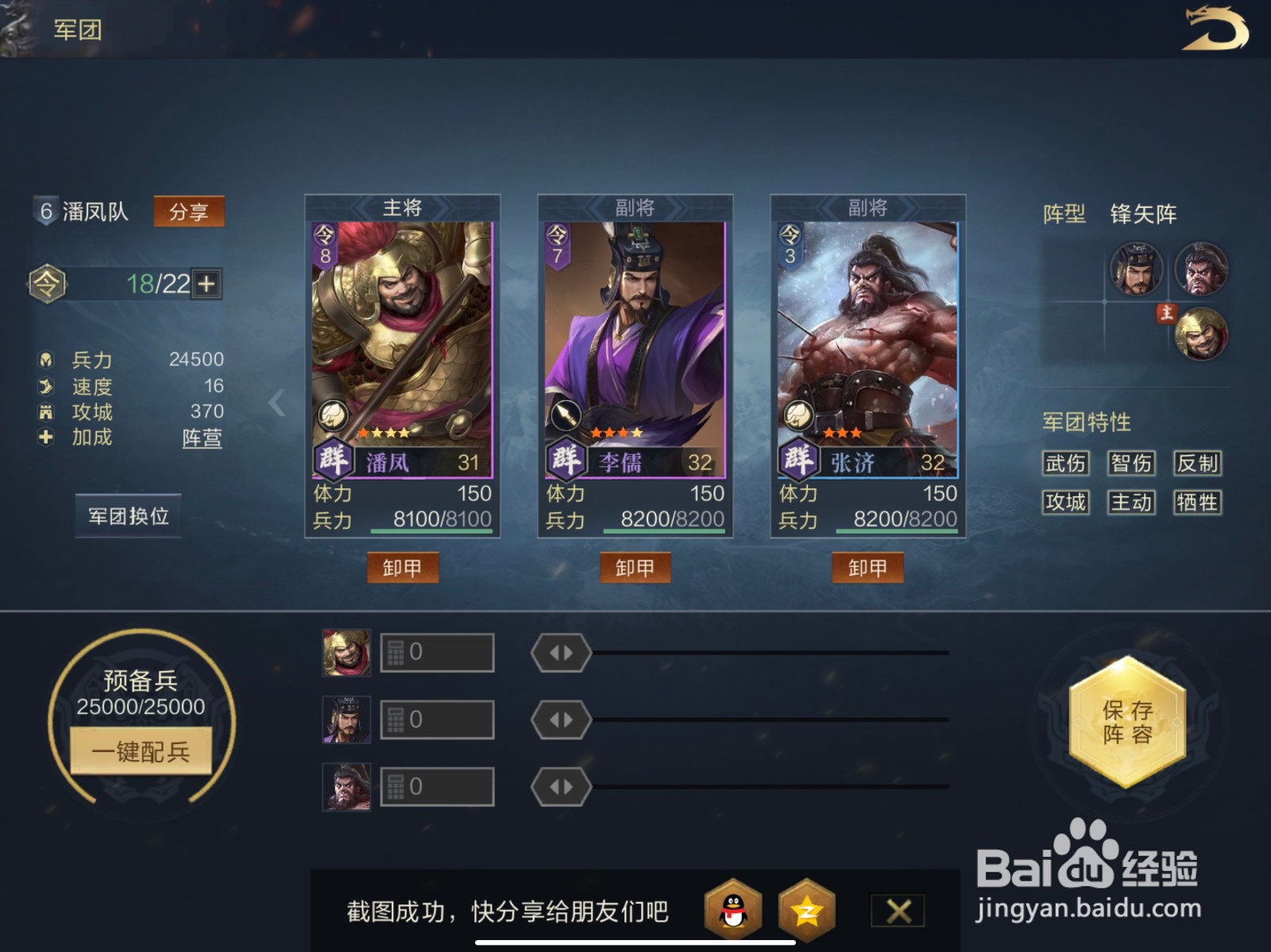The width and height of the screenshot is (1271, 952).
Task: Click the 主 main-general marker in the formation diagram
Action: click(x=1166, y=314)
